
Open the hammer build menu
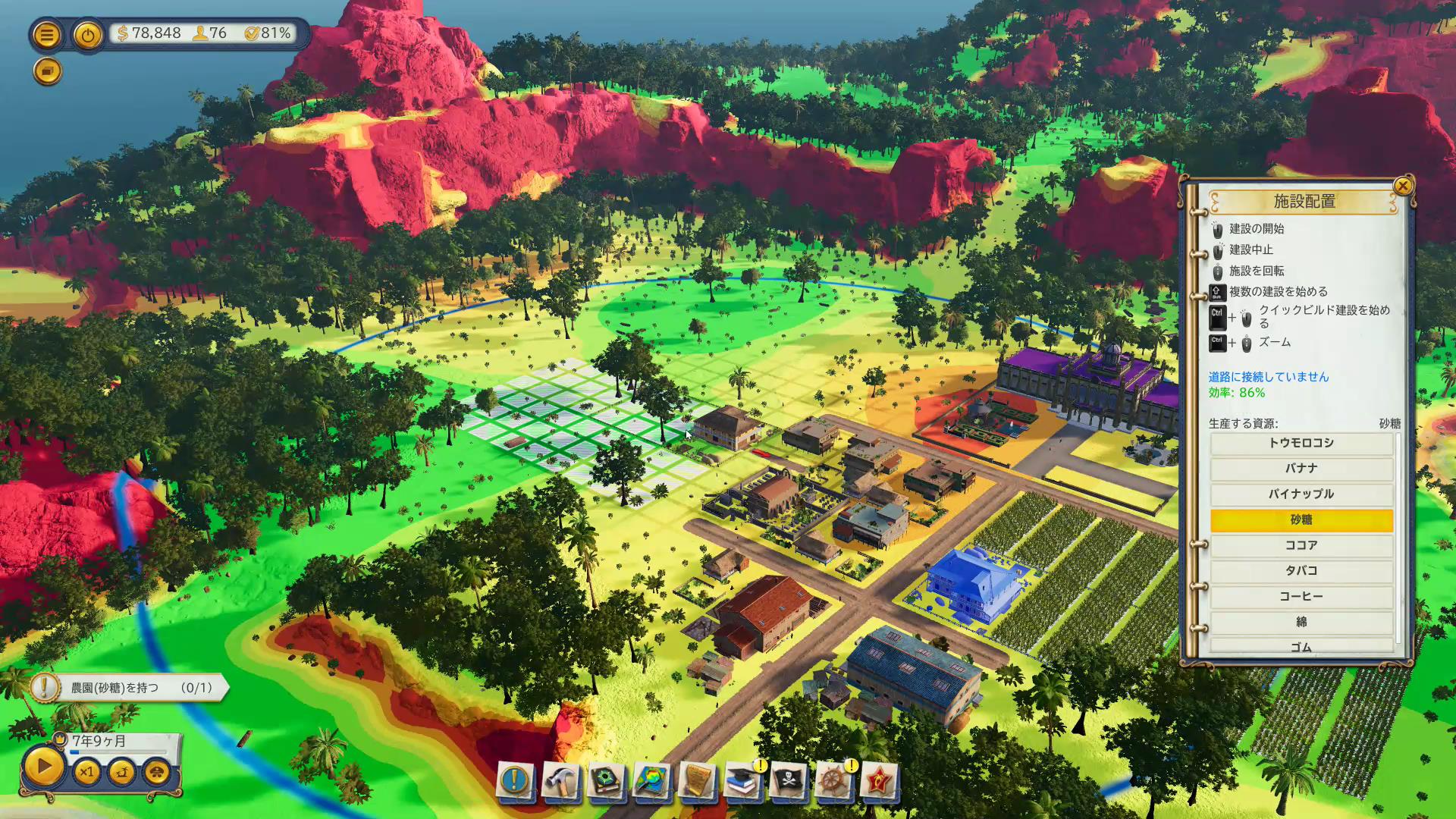(561, 780)
